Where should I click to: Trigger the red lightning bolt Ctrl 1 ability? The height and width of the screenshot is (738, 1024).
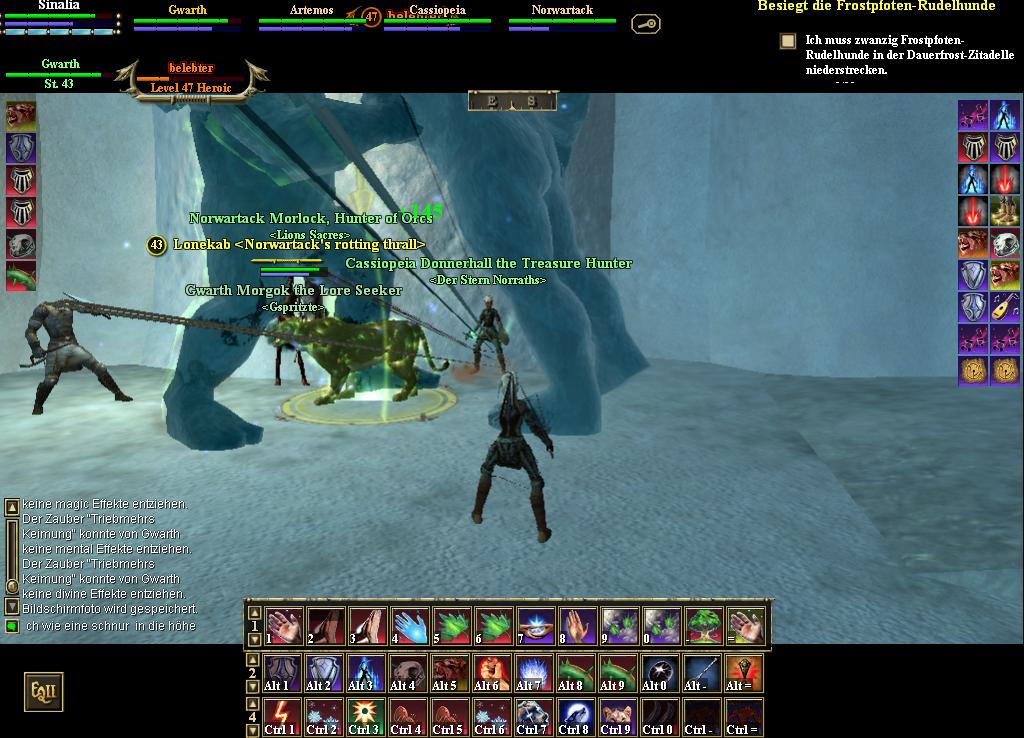[281, 716]
